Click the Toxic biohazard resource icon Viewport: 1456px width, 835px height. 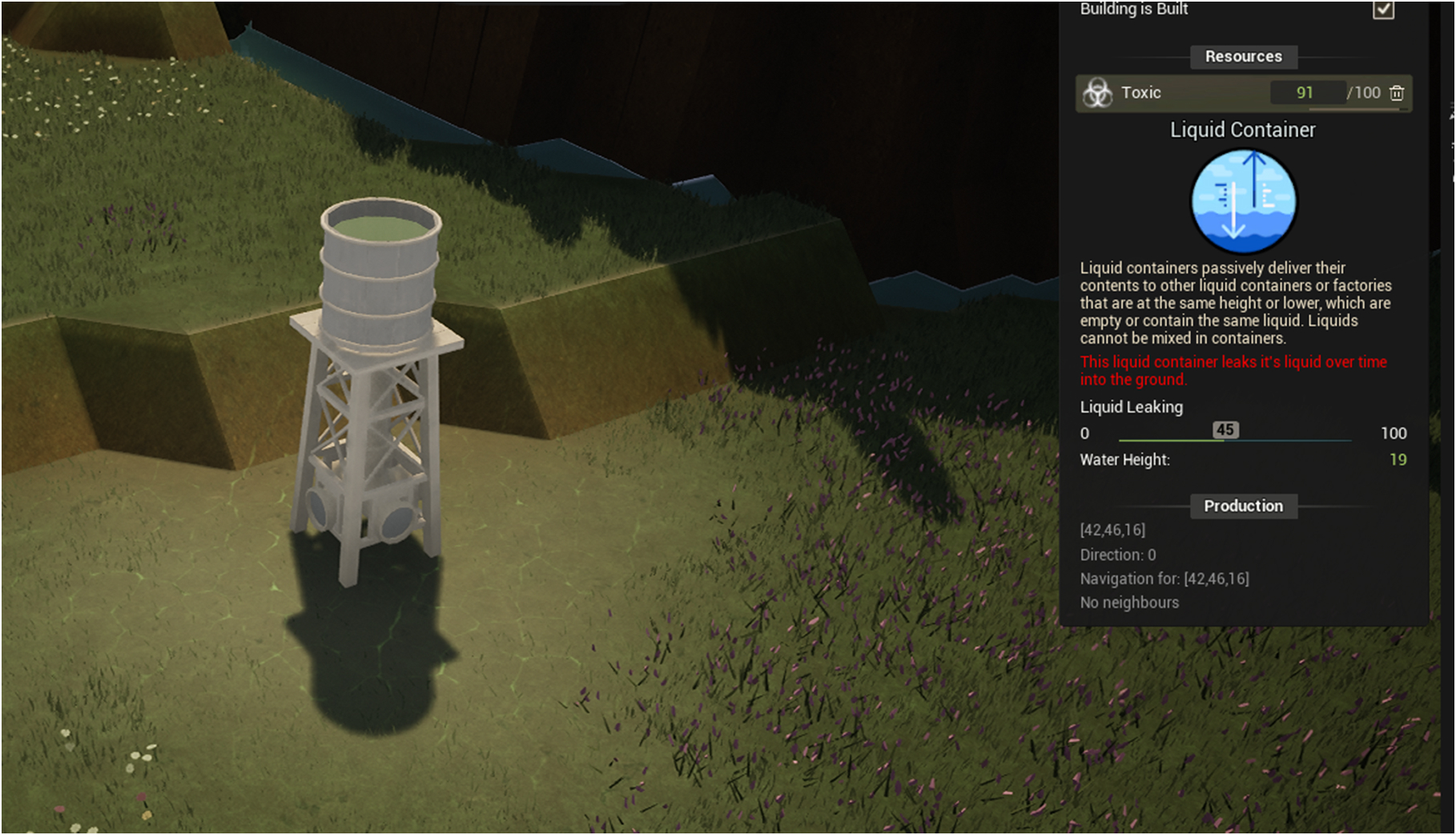(x=1097, y=92)
